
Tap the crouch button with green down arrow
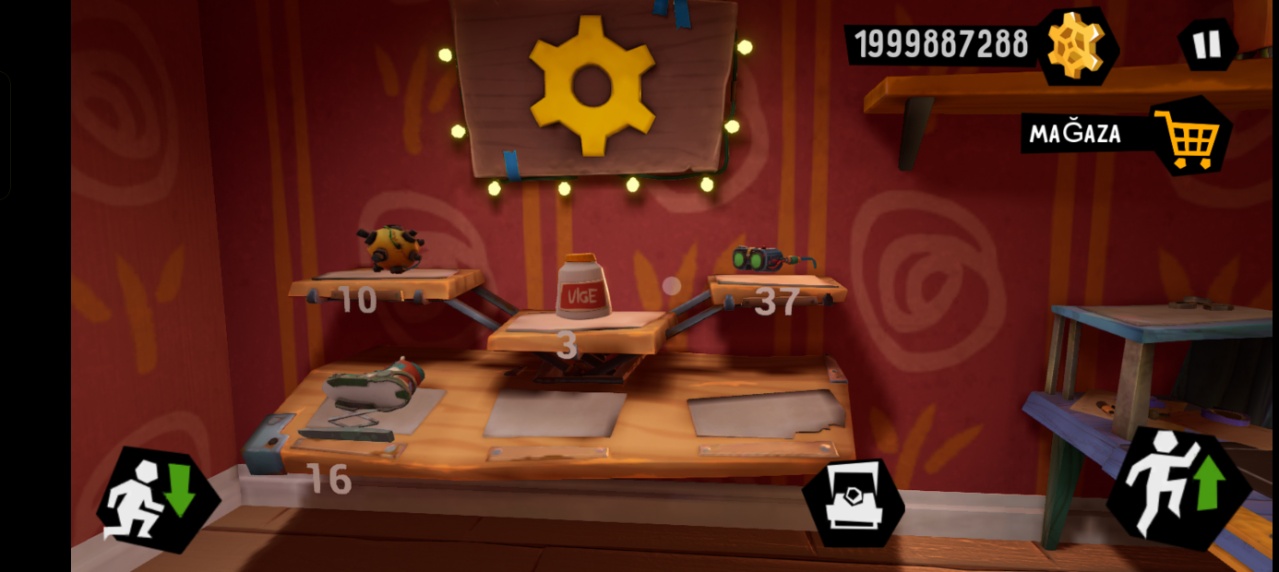[x=158, y=499]
